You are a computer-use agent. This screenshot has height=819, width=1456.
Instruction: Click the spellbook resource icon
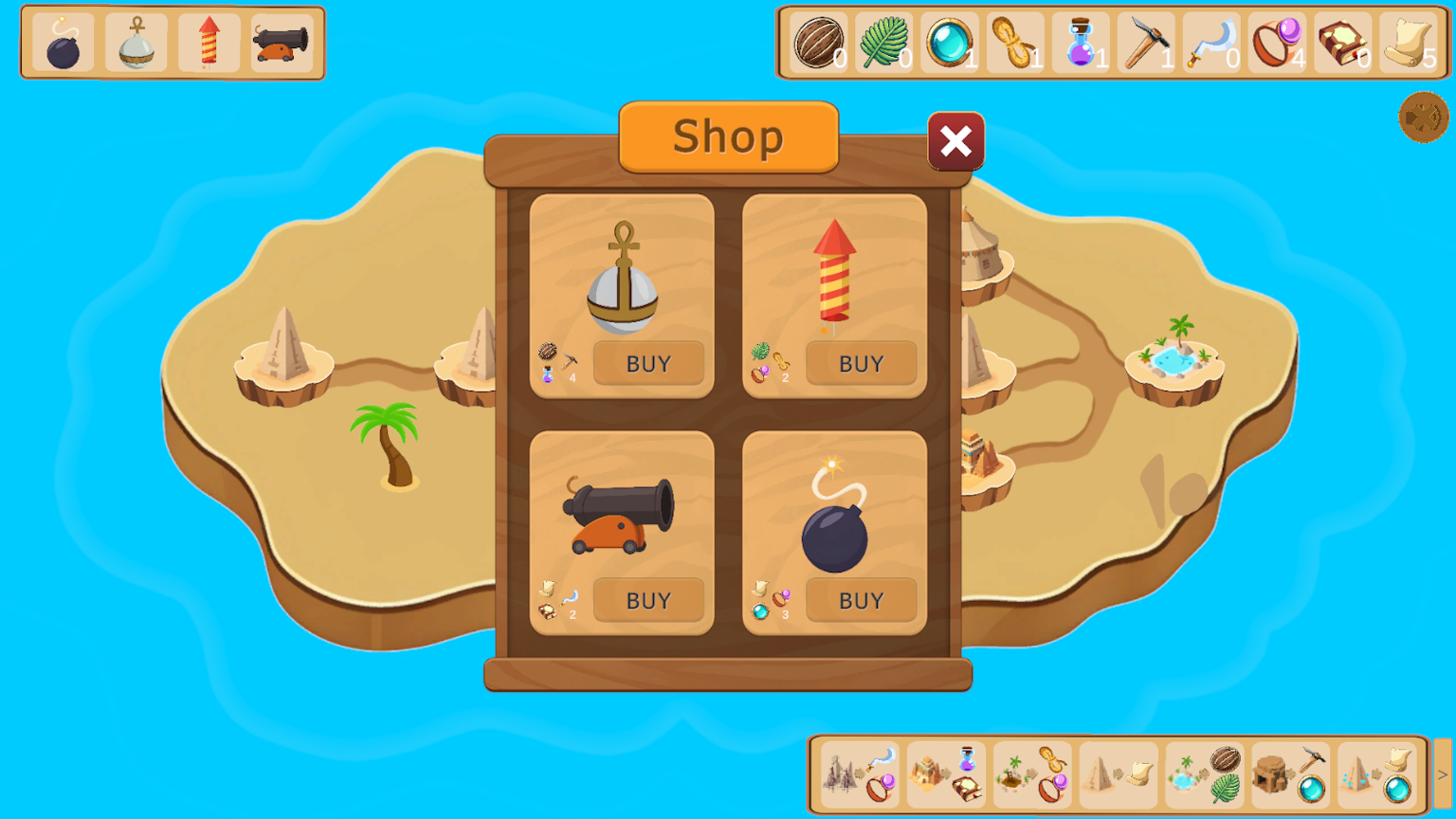[x=1342, y=42]
